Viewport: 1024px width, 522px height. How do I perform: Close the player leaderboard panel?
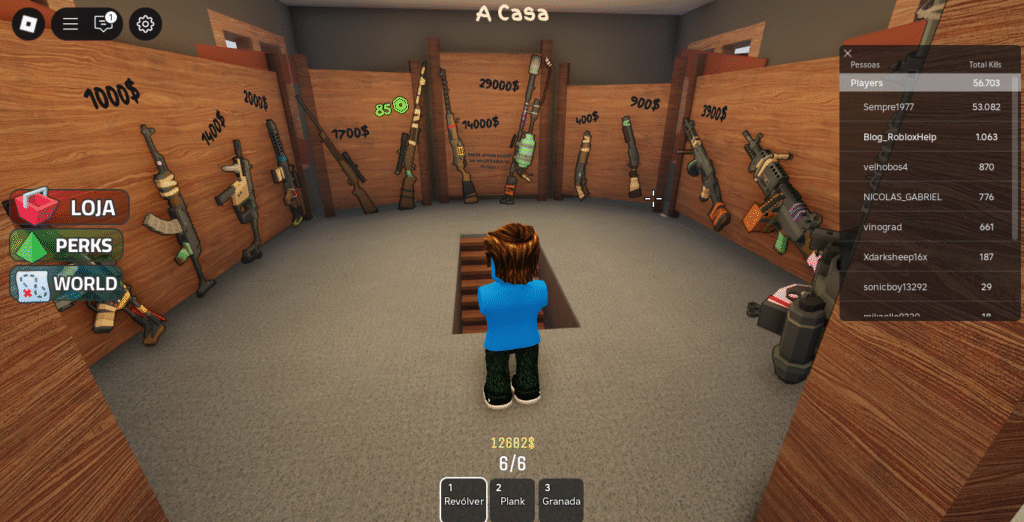(x=848, y=54)
